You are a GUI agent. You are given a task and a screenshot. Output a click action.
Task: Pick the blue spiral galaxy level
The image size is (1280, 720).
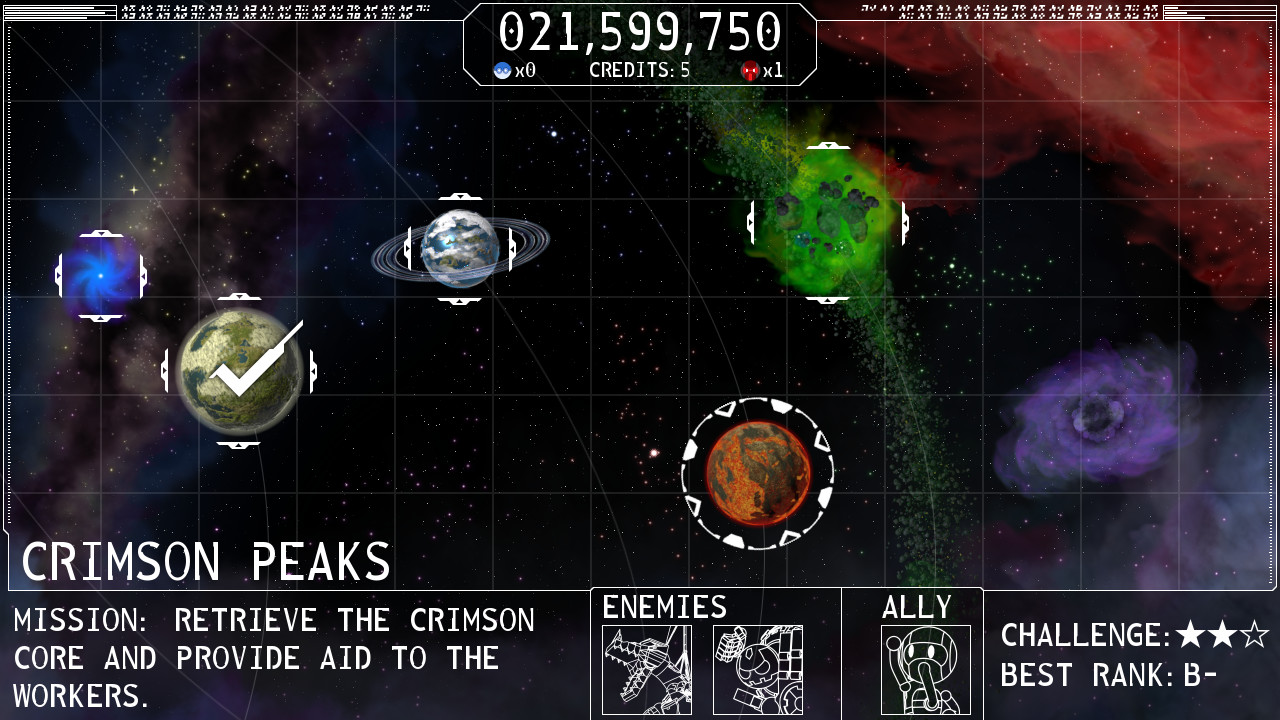(x=101, y=276)
